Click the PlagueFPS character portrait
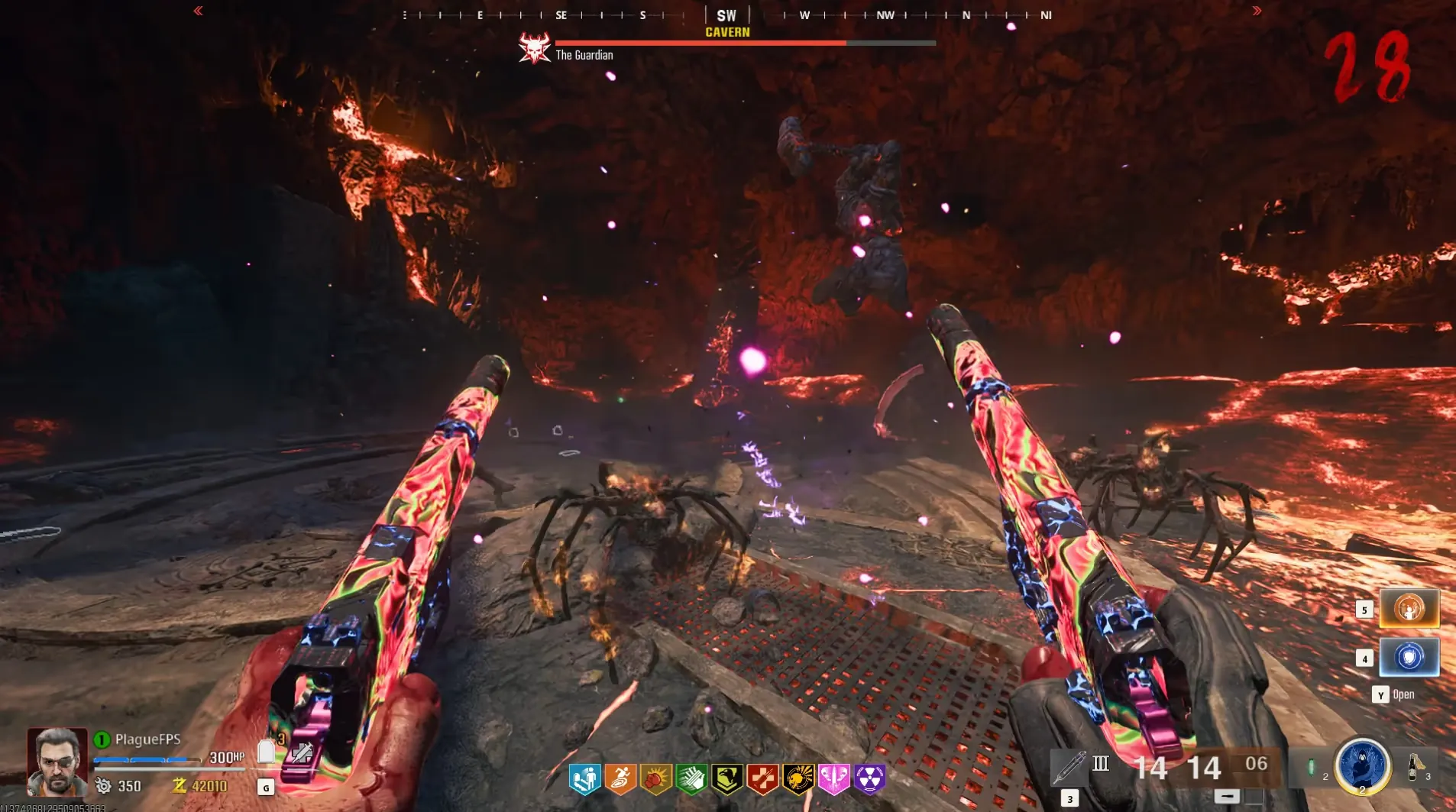This screenshot has height=812, width=1456. (x=57, y=762)
